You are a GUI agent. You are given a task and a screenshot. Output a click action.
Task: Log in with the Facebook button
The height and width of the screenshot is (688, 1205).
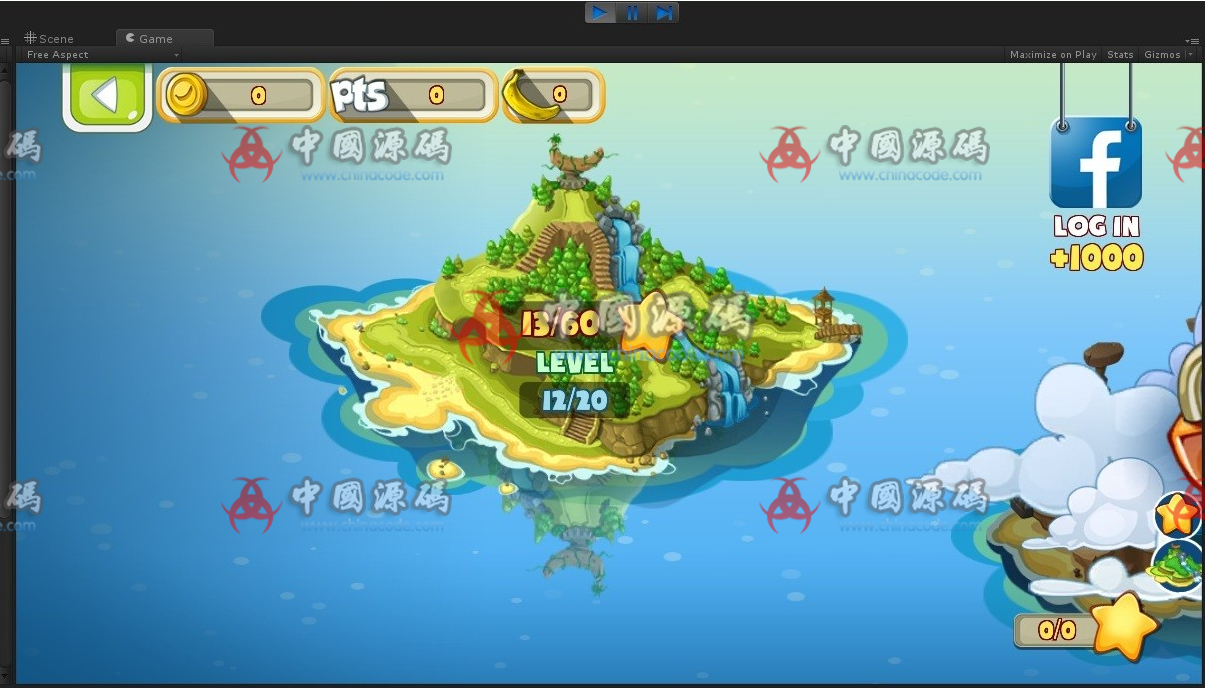pyautogui.click(x=1096, y=163)
